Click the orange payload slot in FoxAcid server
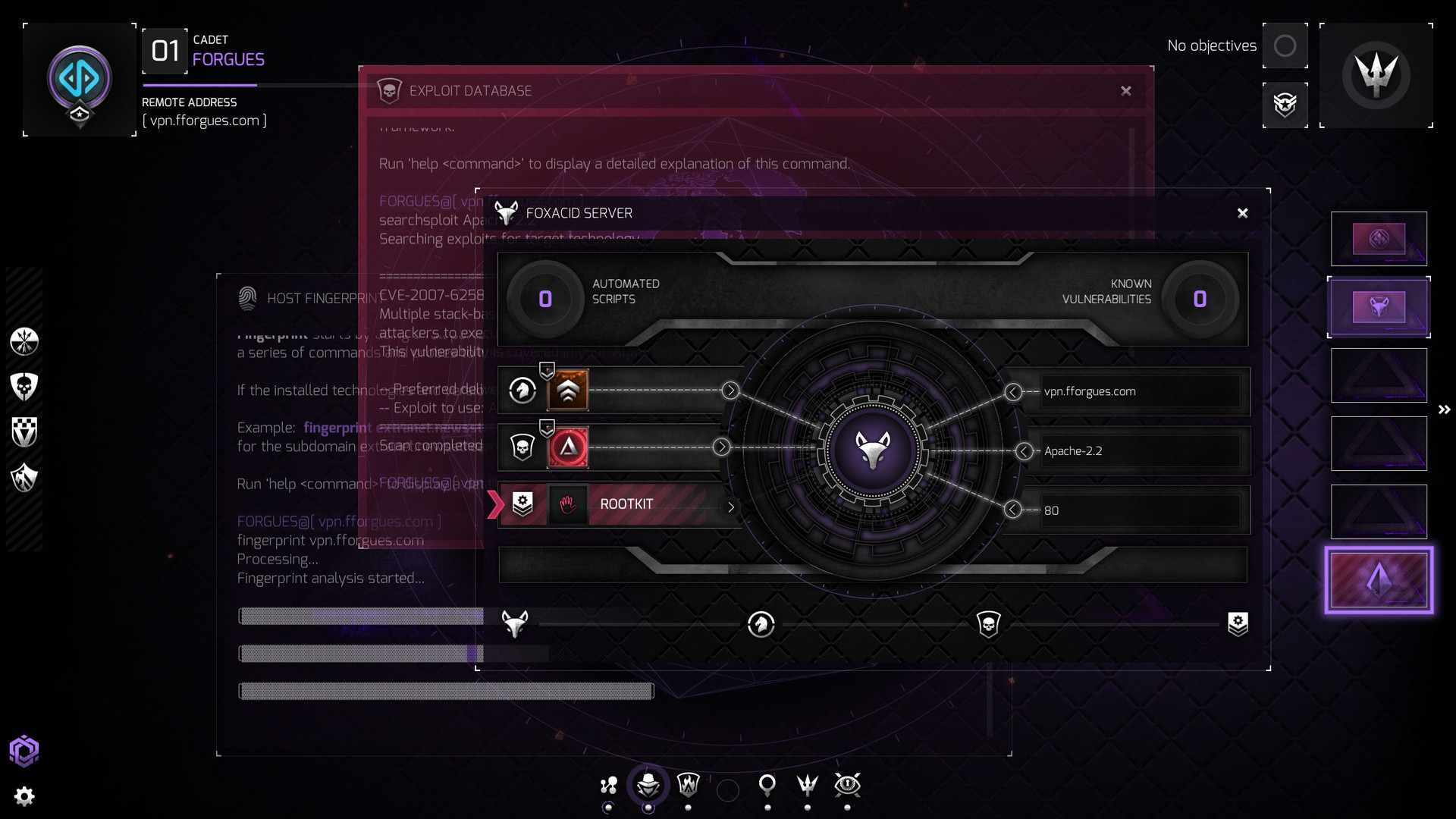Image resolution: width=1456 pixels, height=819 pixels. [568, 390]
